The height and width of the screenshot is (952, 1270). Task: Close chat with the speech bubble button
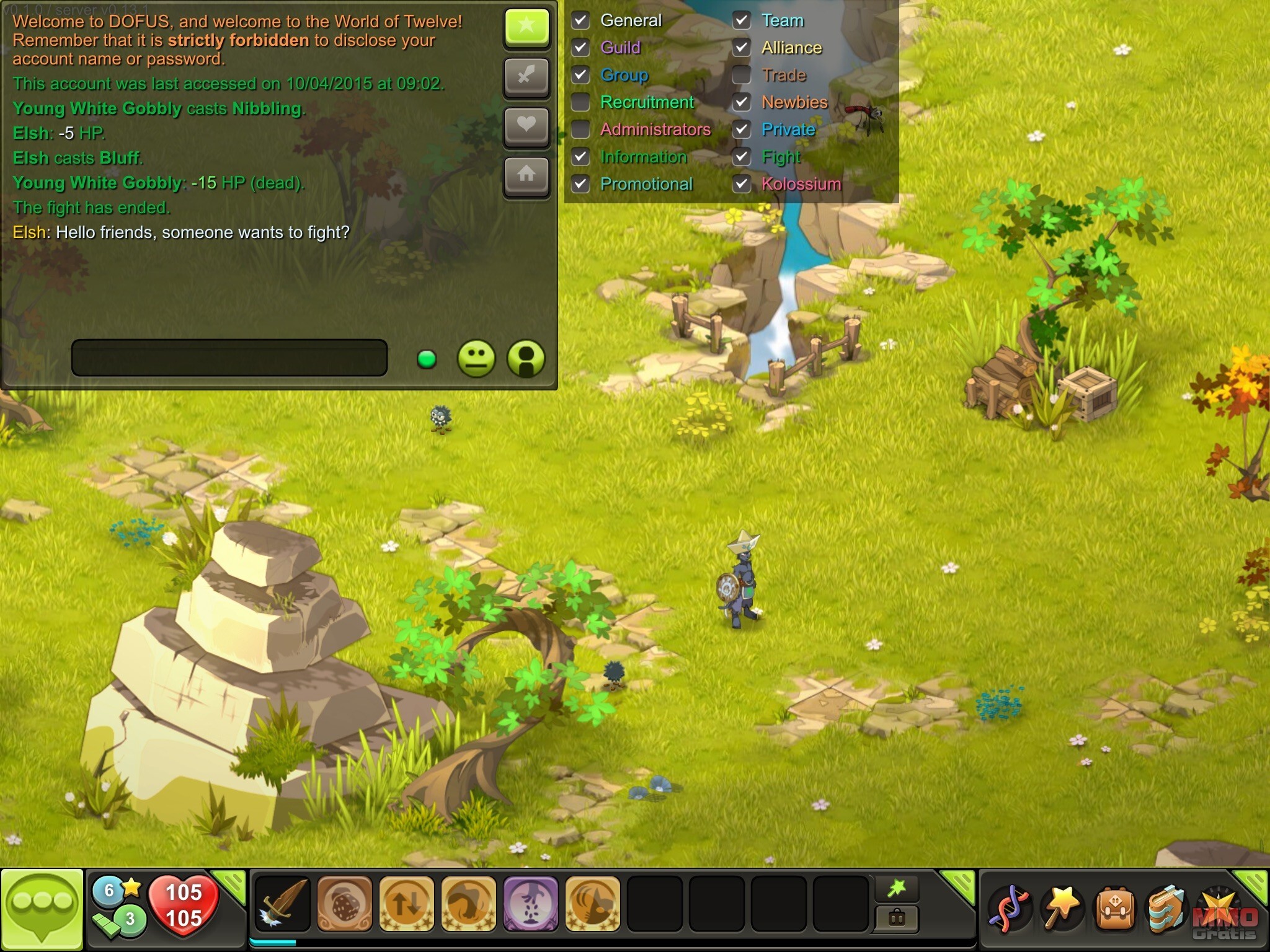(42, 908)
